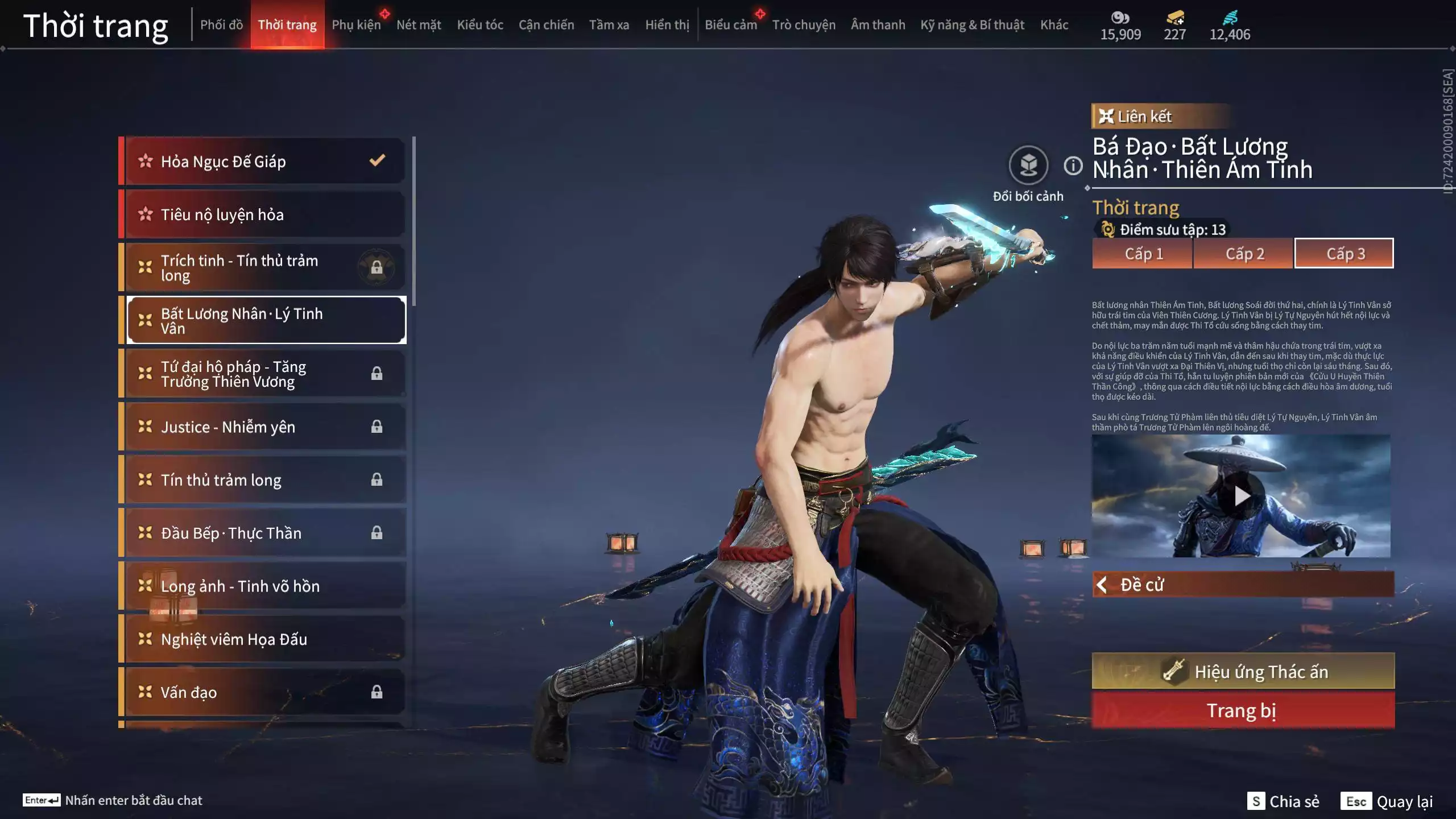Open the outfit info icon

pyautogui.click(x=1073, y=166)
